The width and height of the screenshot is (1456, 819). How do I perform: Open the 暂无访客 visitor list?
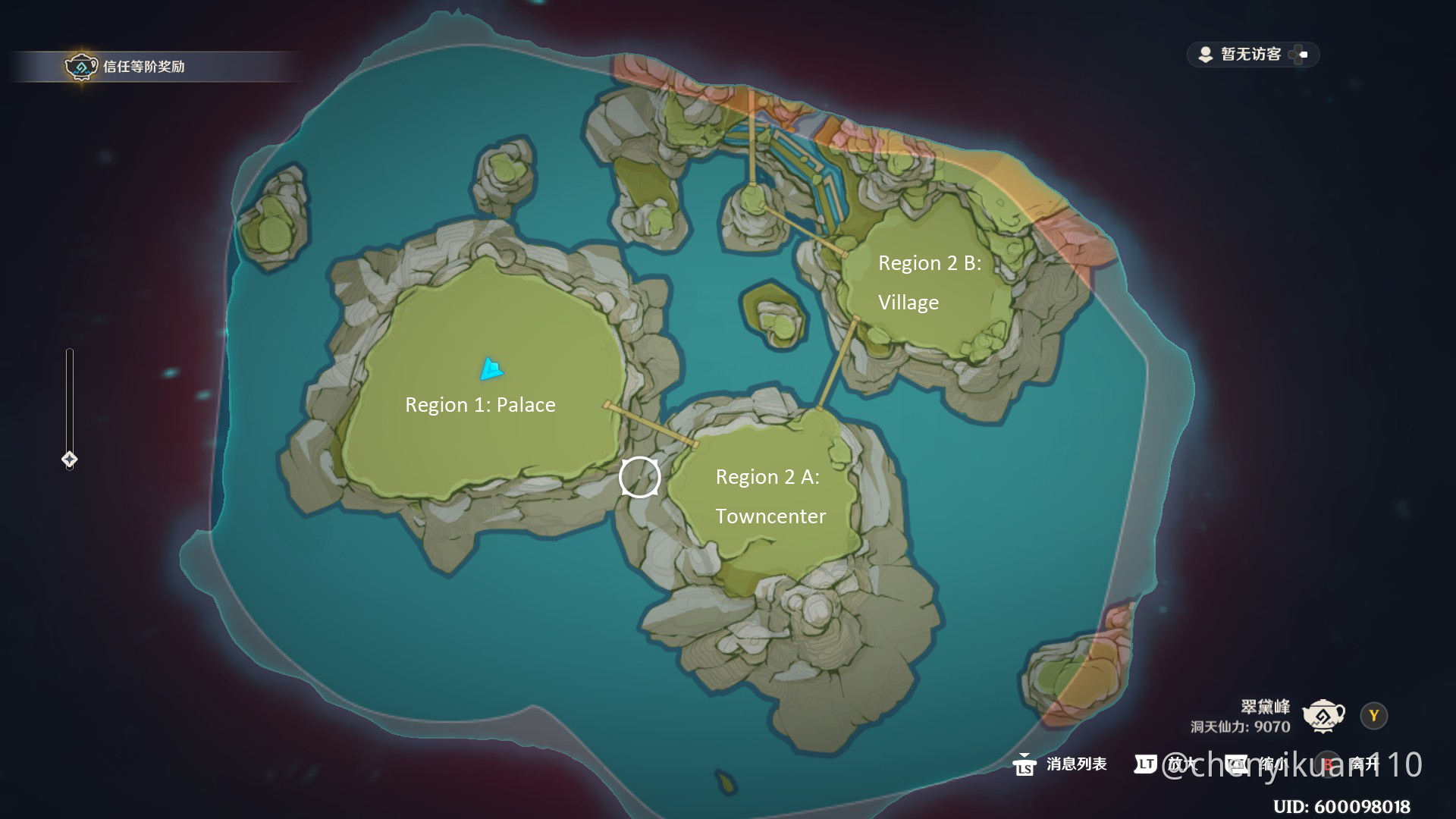tap(1250, 55)
